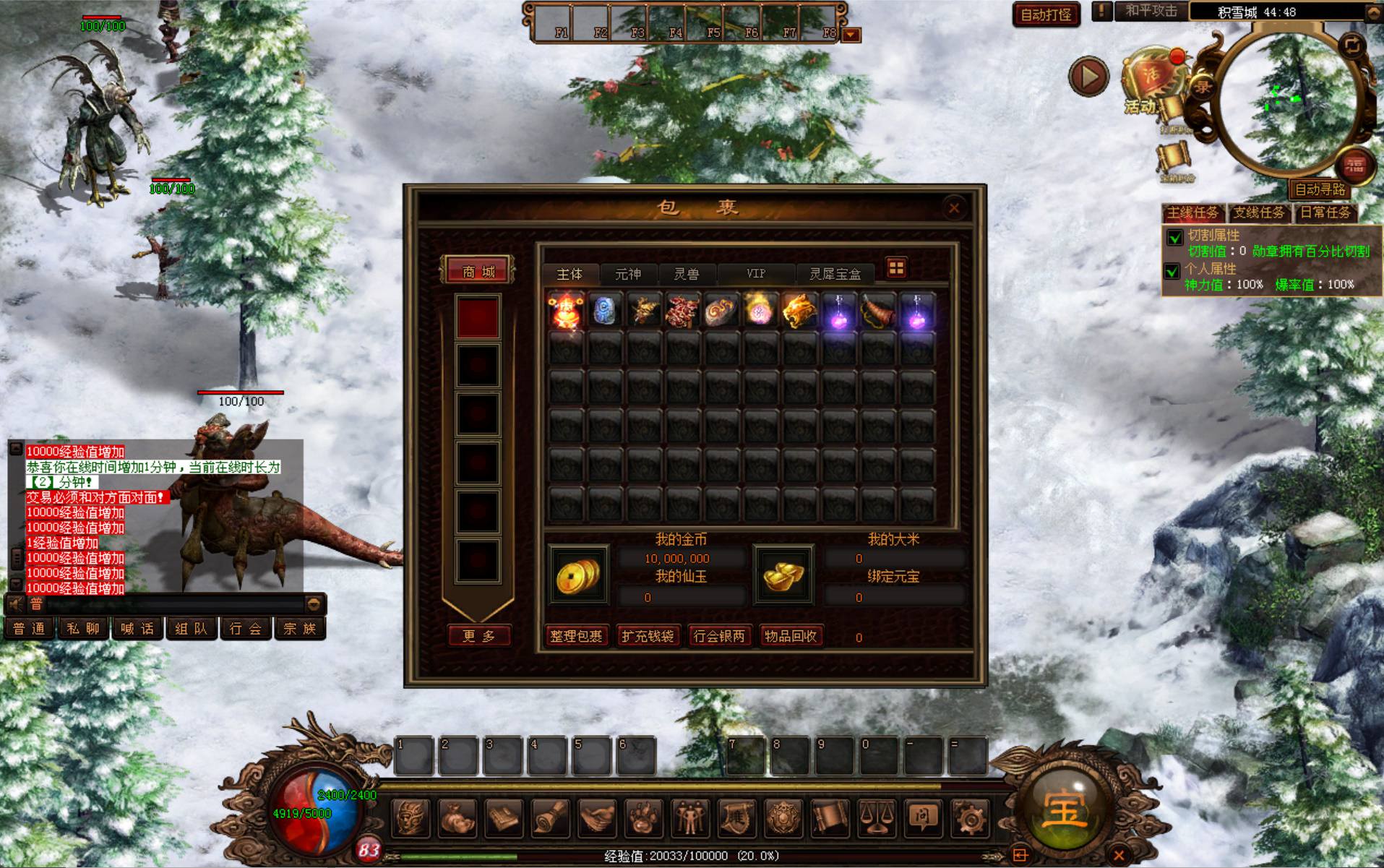Click the 扩充钱袋 button
The image size is (1384, 868).
(x=648, y=636)
